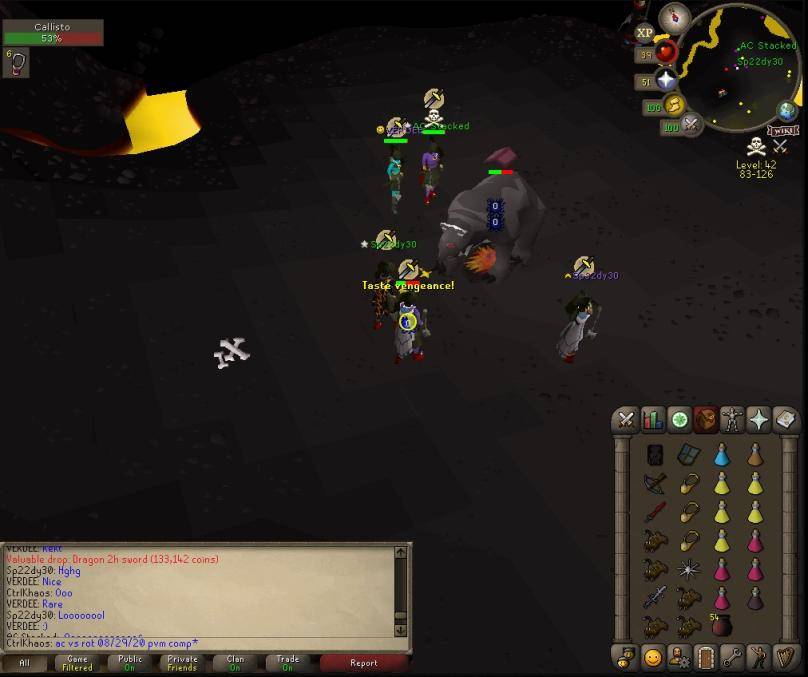Viewport: 808px width, 677px height.
Task: Activate the Quick-prayers orb
Action: pos(666,81)
